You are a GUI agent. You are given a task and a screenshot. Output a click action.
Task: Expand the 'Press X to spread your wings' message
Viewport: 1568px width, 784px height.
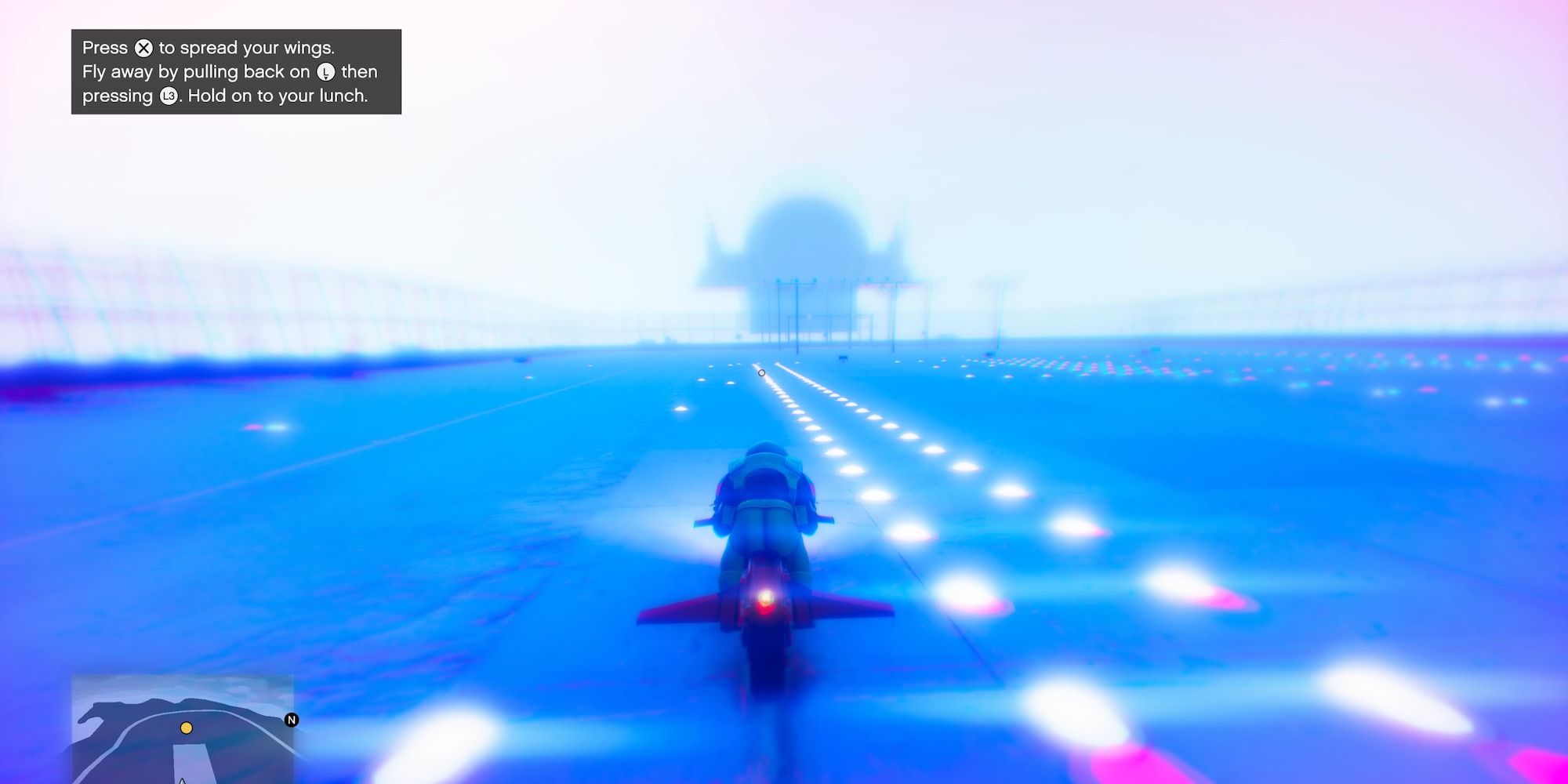208,47
